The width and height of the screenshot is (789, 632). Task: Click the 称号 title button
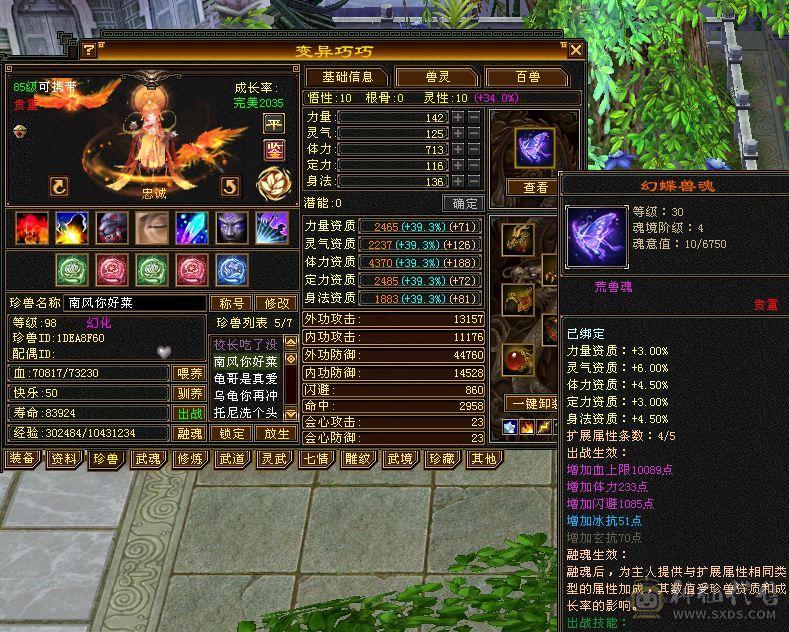(229, 303)
